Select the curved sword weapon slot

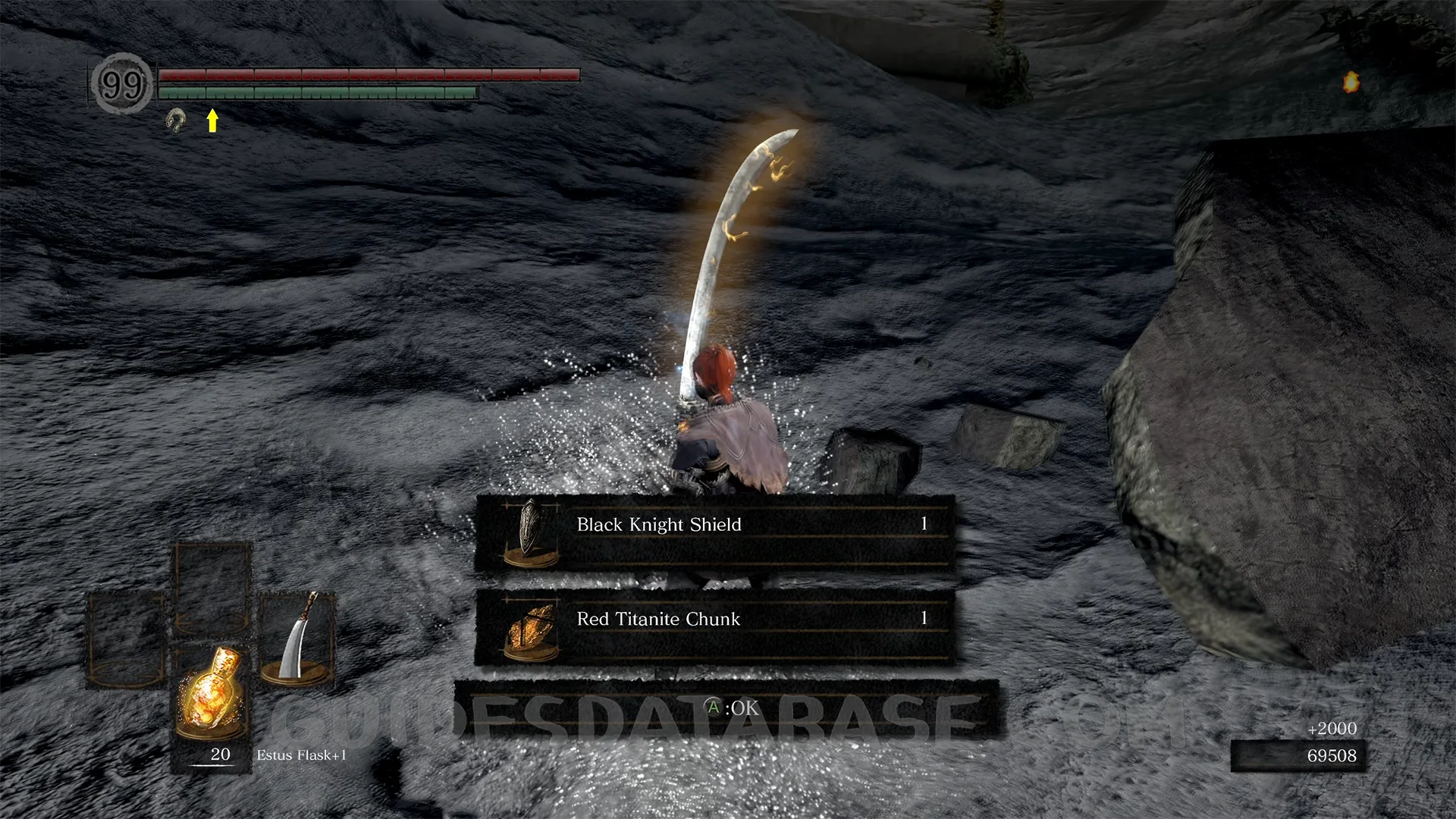297,640
